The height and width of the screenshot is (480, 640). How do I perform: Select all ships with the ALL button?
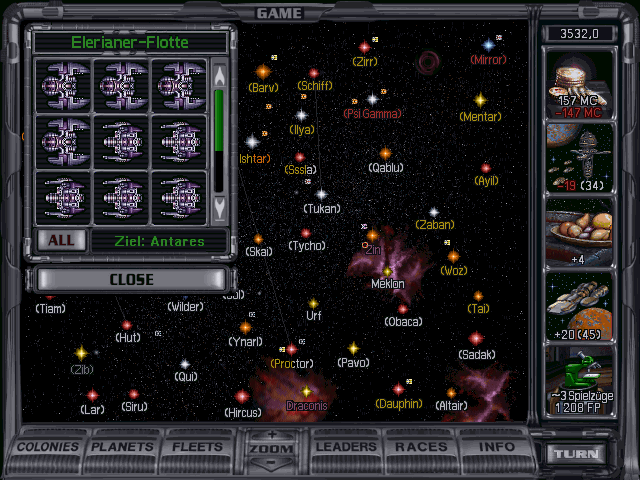61,241
